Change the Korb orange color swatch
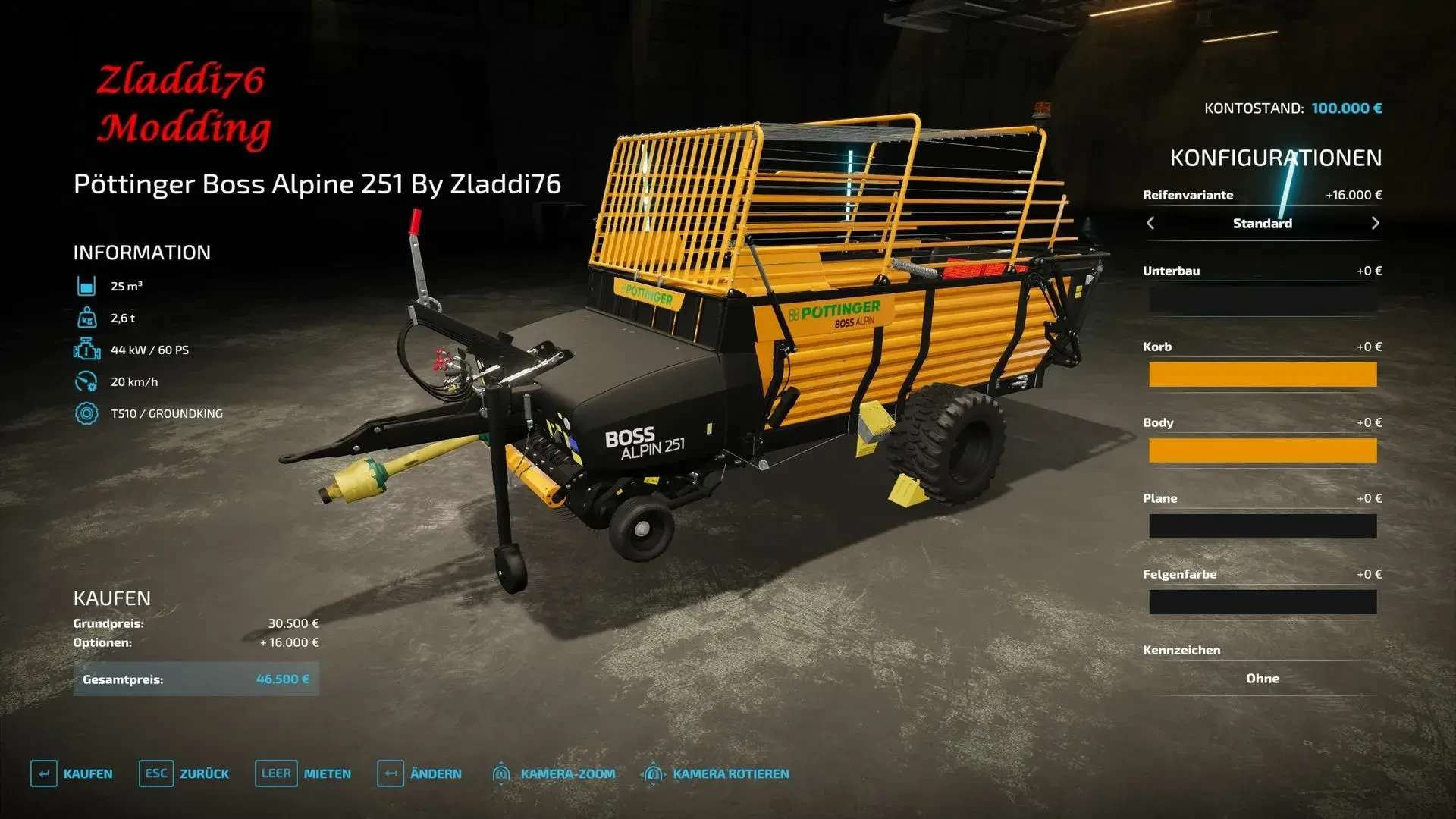Screen dimensions: 1456x819 tap(1262, 374)
